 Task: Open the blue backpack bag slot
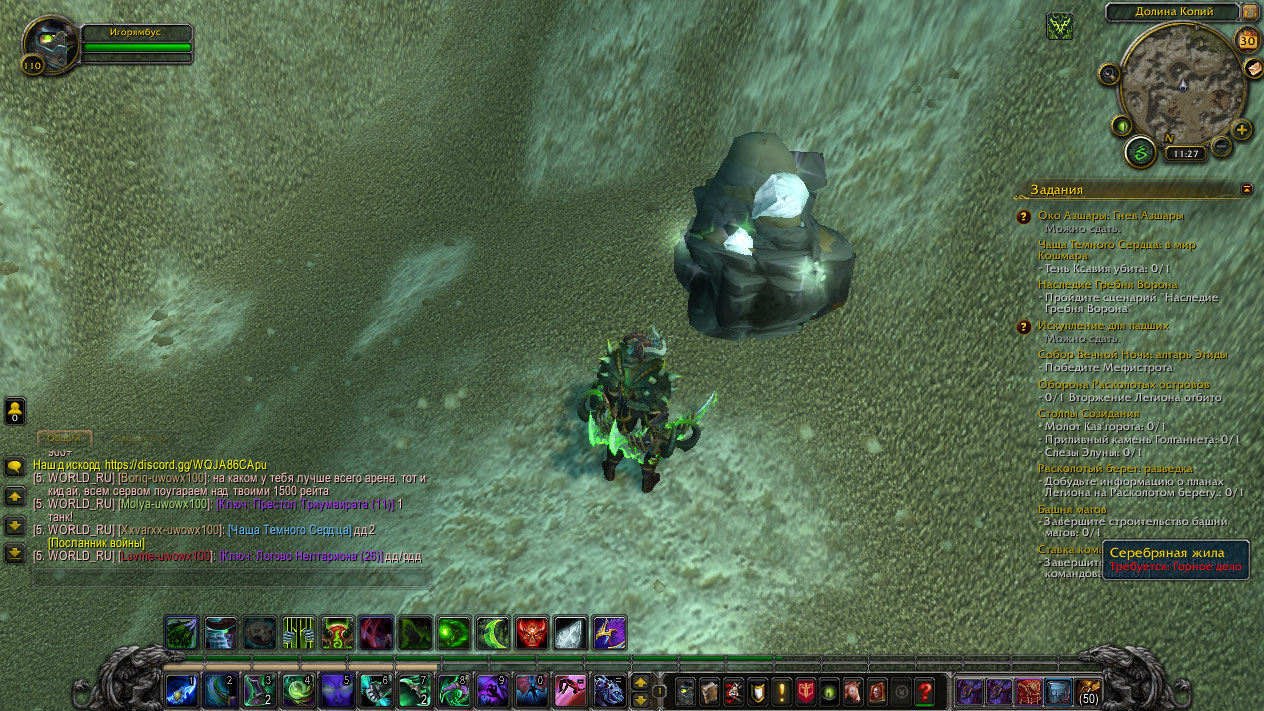pos(1058,690)
